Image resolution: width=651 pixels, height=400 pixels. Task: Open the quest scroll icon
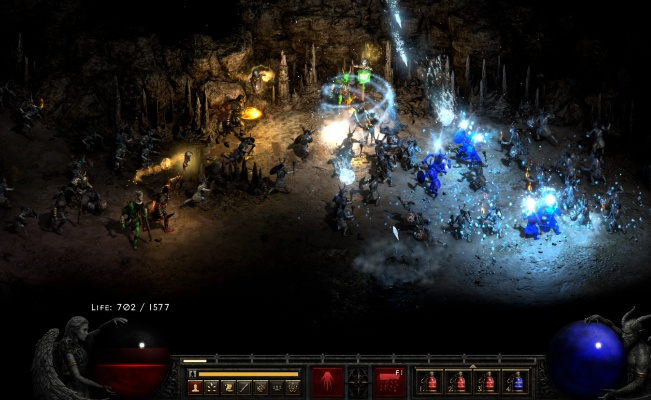pyautogui.click(x=228, y=387)
